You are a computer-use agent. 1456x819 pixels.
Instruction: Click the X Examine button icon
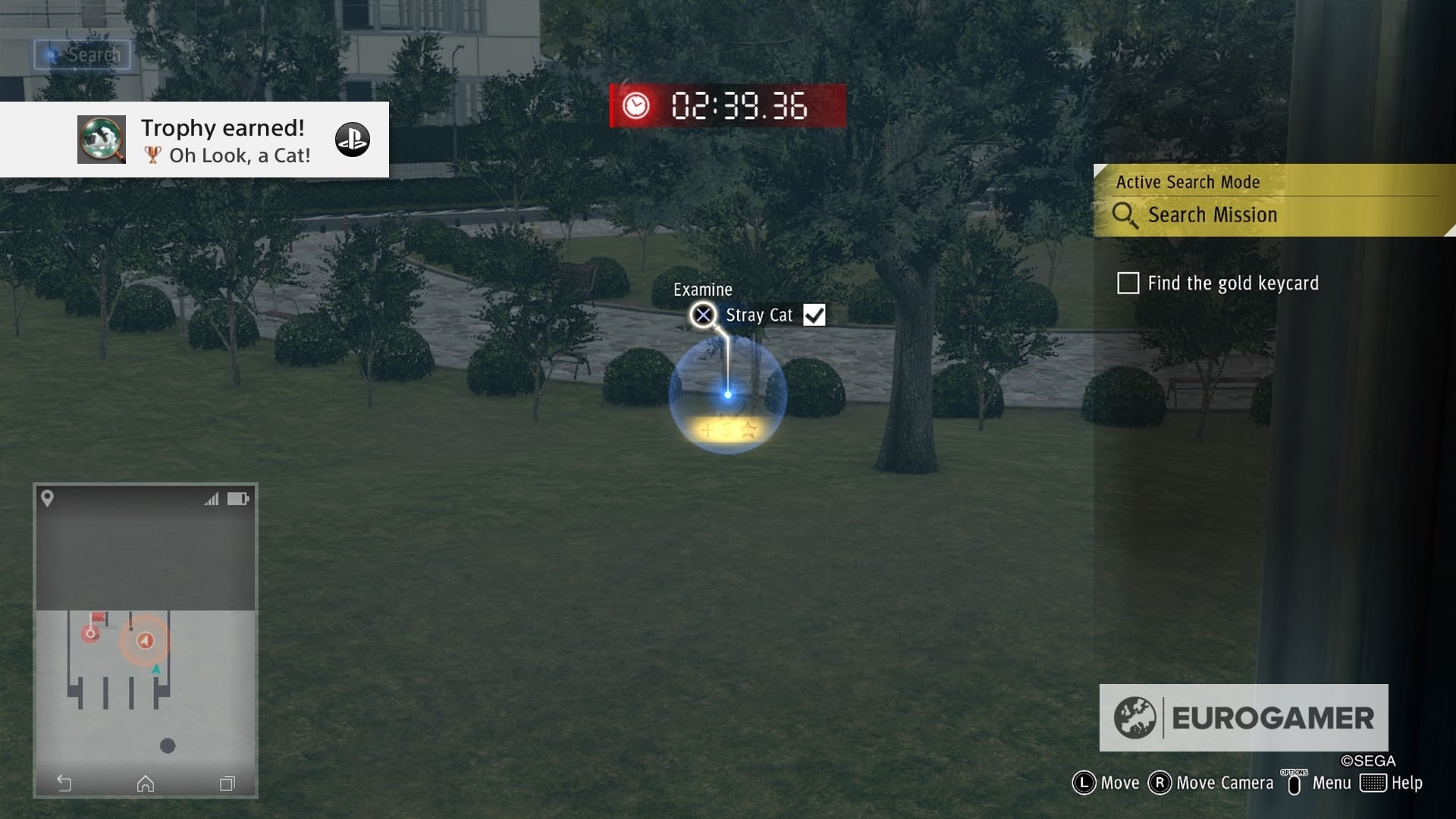coord(703,315)
